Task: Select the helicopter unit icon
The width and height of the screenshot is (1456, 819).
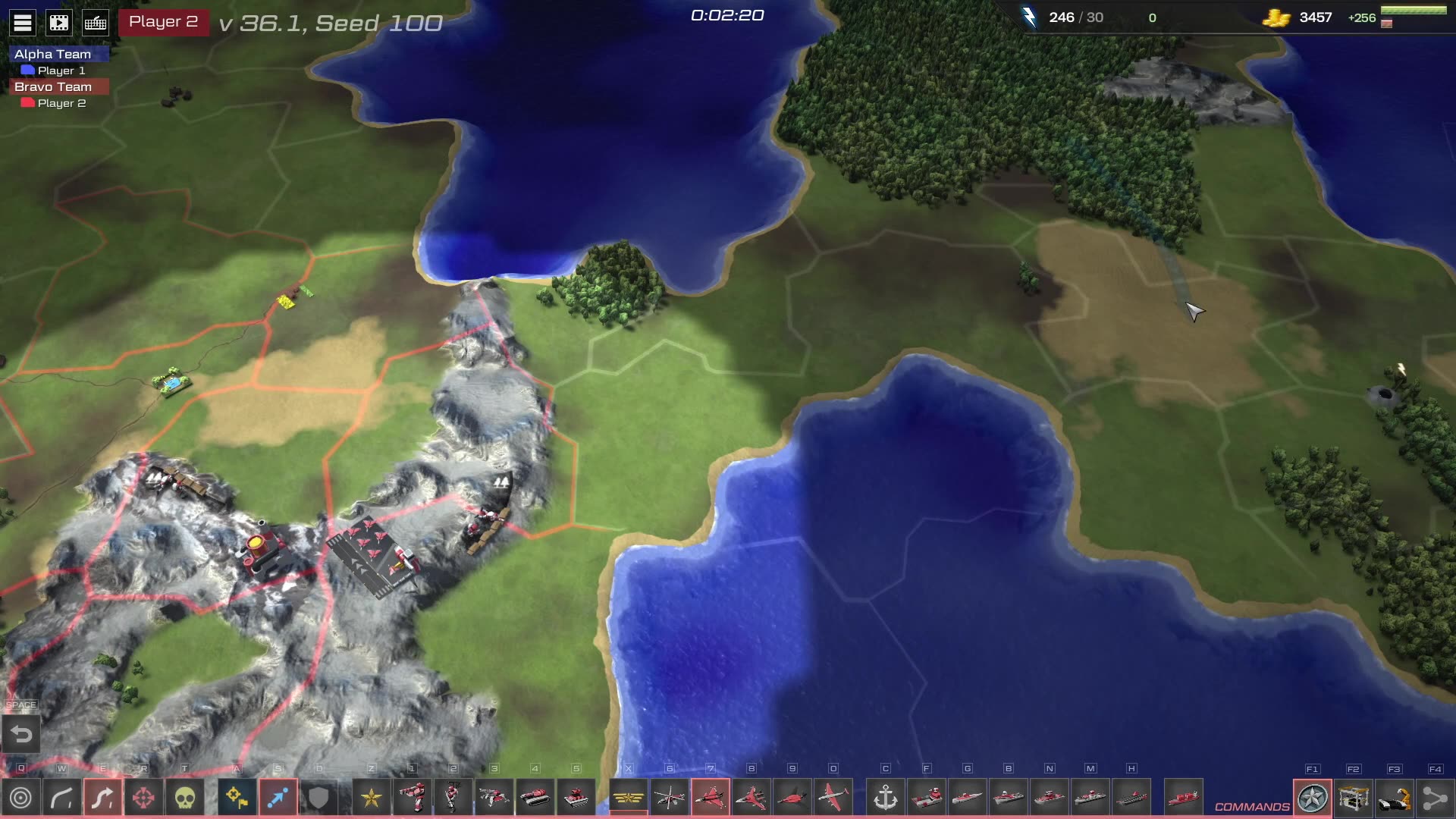Action: 670,798
